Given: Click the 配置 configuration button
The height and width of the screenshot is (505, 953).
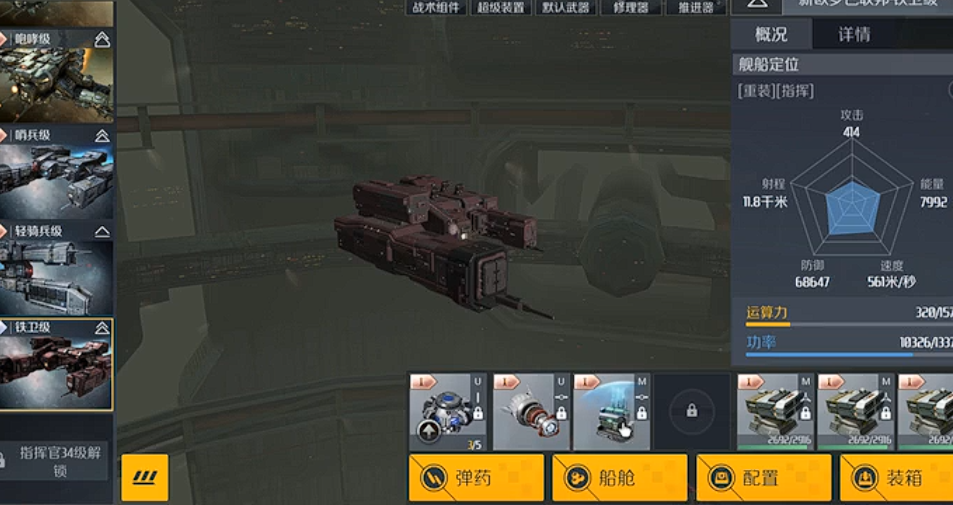Looking at the screenshot, I should click(x=763, y=478).
